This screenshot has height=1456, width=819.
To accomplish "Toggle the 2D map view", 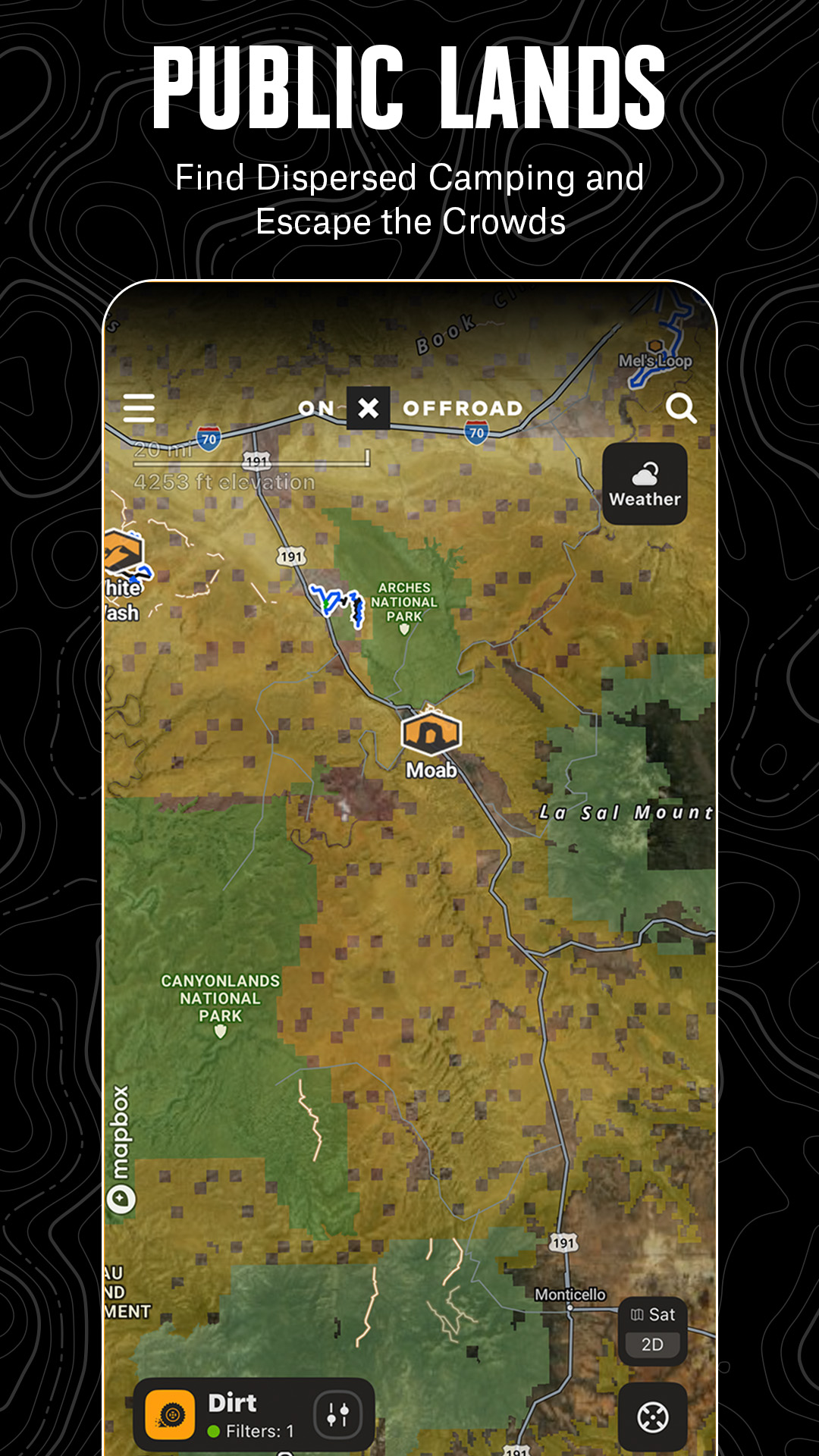I will [652, 1345].
